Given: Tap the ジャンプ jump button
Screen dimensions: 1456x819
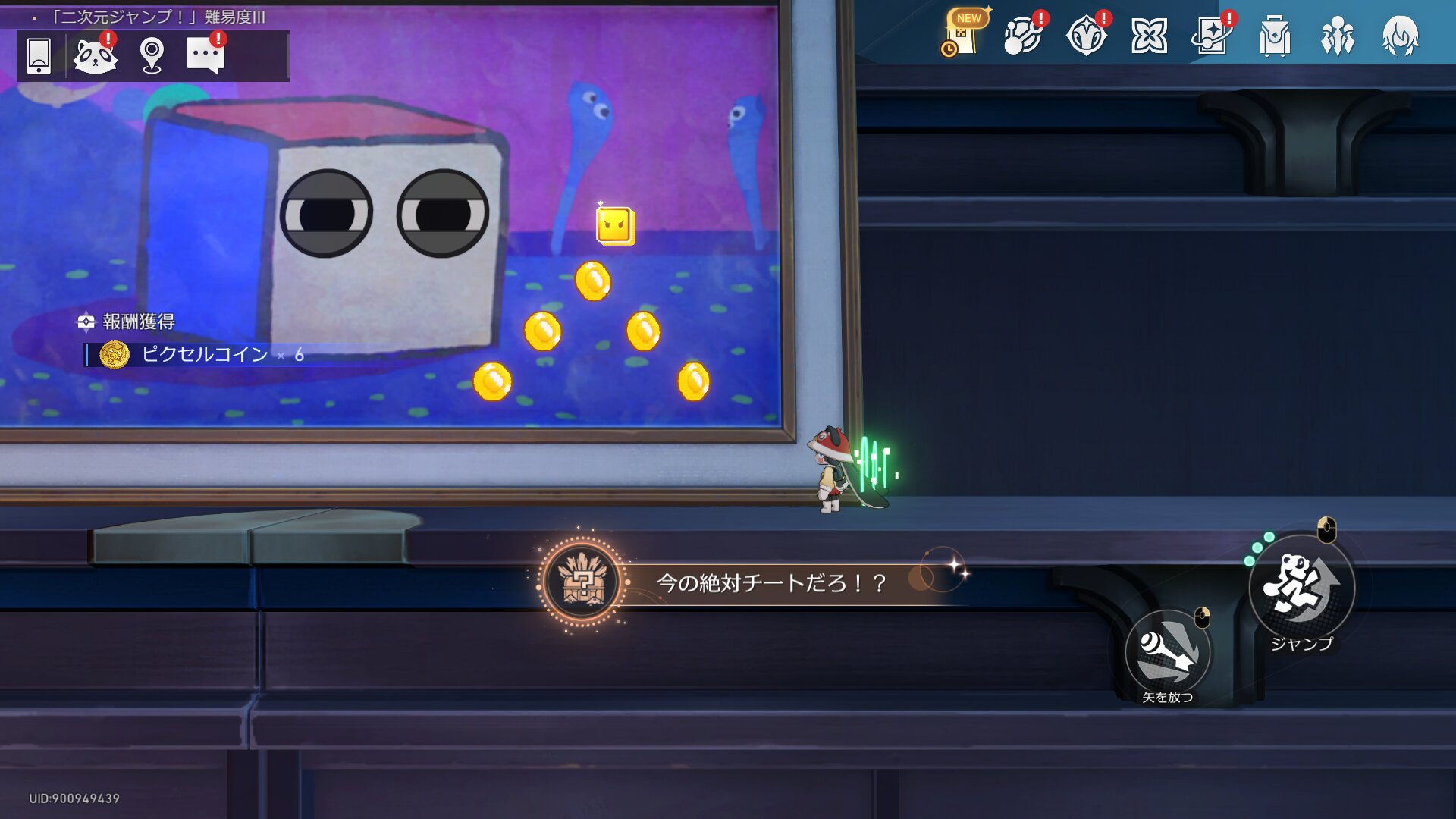Looking at the screenshot, I should click(1301, 588).
